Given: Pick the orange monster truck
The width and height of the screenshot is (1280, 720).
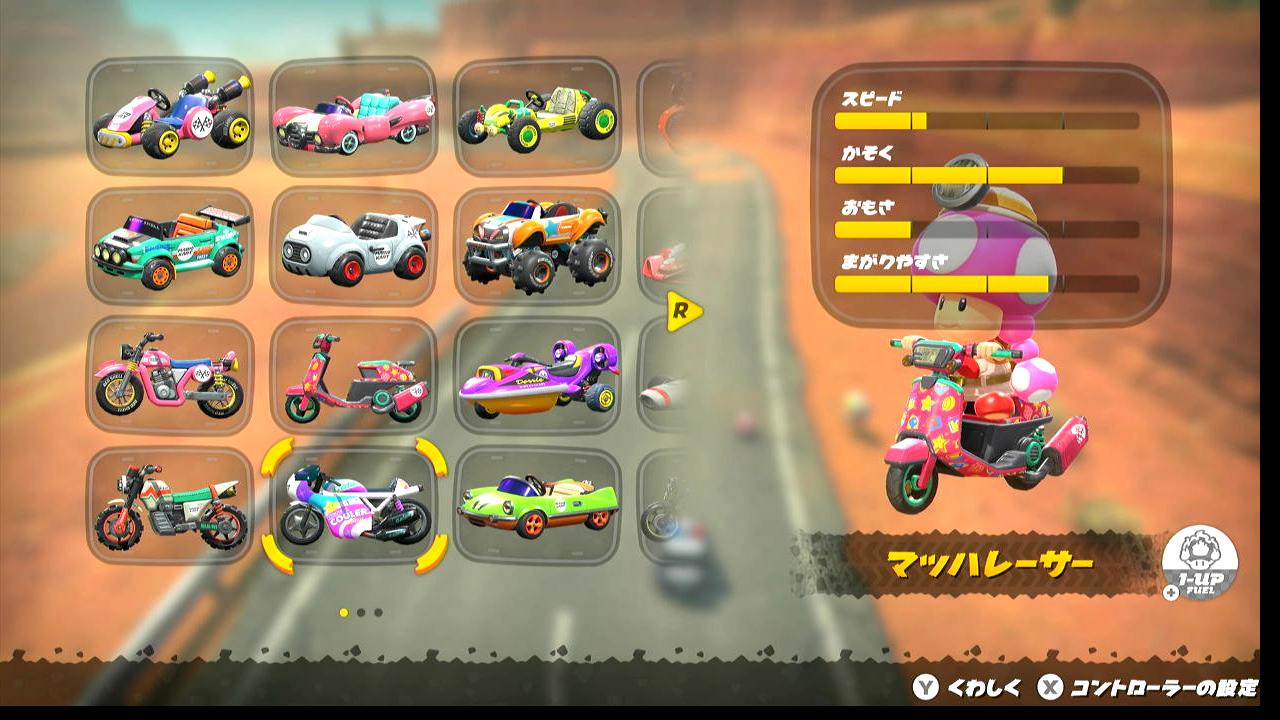Looking at the screenshot, I should coord(537,246).
